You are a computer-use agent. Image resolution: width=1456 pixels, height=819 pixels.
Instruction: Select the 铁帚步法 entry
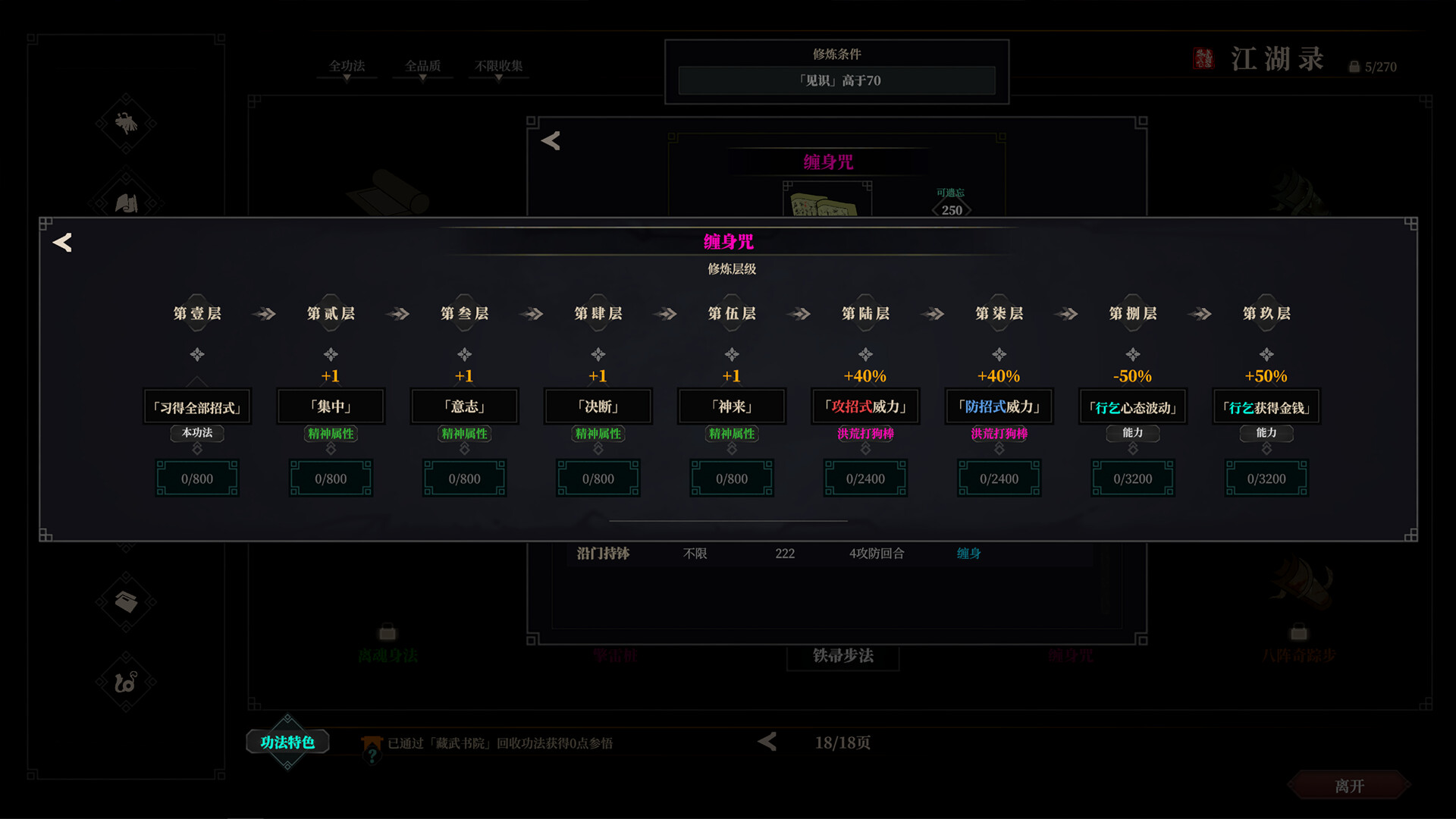coord(843,657)
